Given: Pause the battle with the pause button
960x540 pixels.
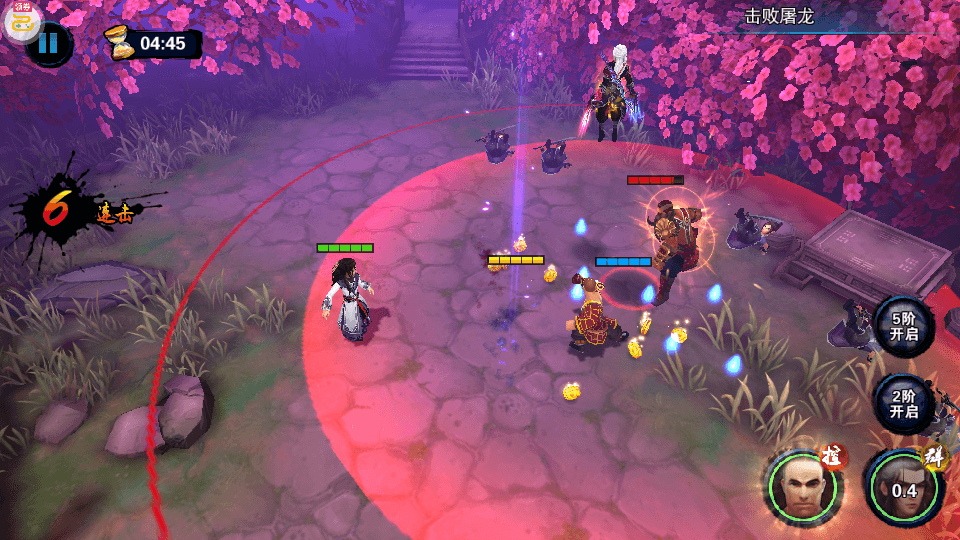Looking at the screenshot, I should pyautogui.click(x=50, y=44).
